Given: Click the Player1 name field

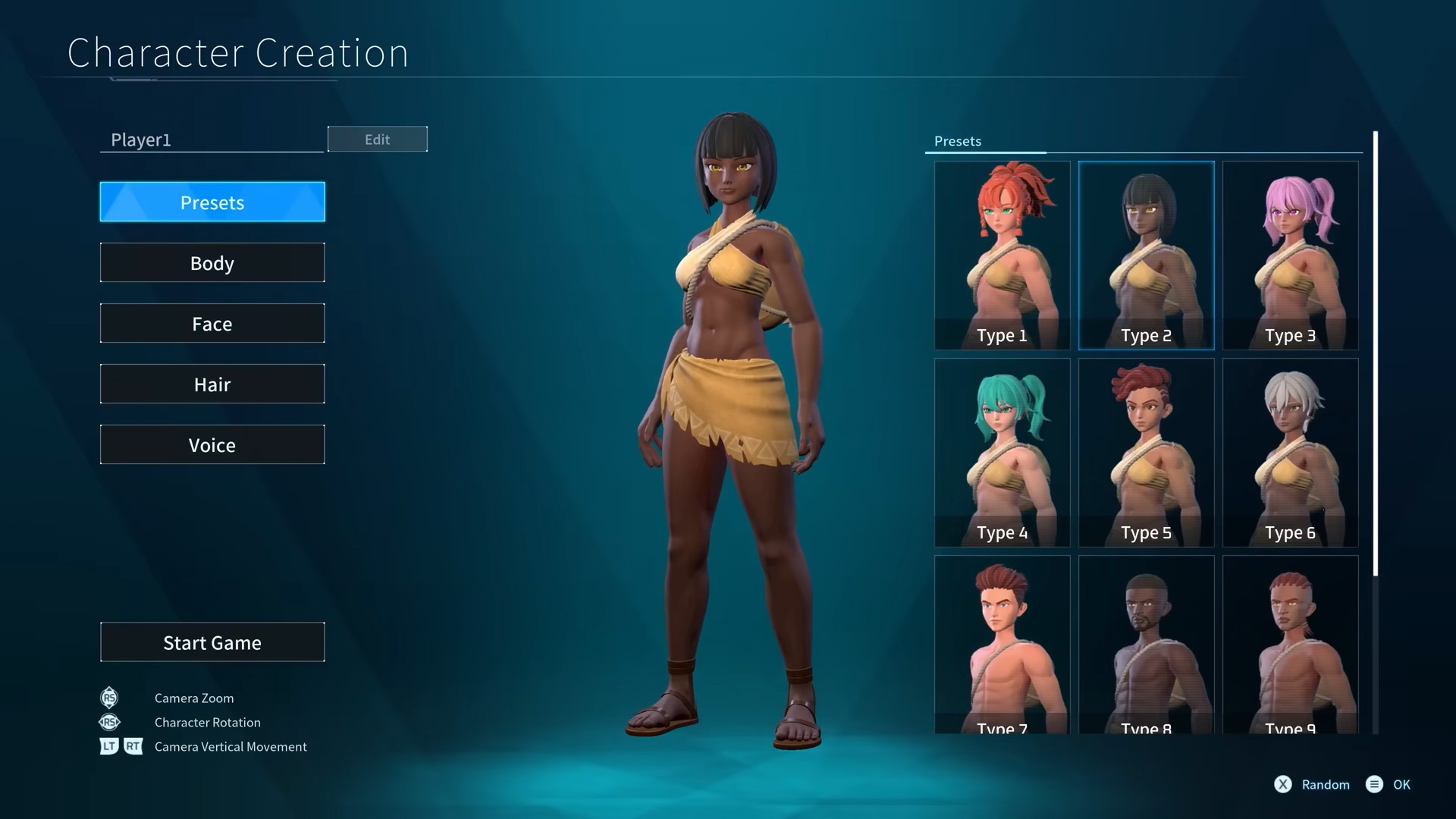Looking at the screenshot, I should click(x=212, y=140).
